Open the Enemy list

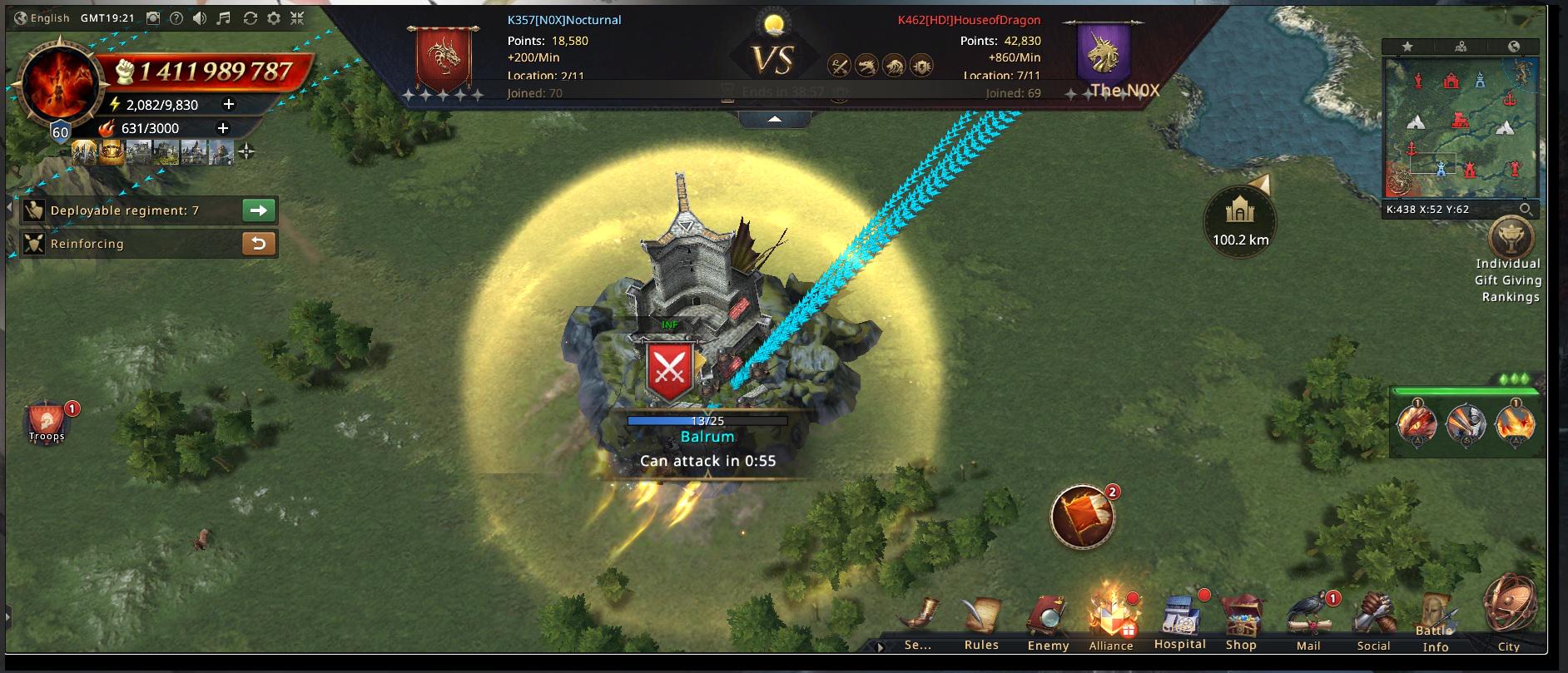pos(1047,622)
